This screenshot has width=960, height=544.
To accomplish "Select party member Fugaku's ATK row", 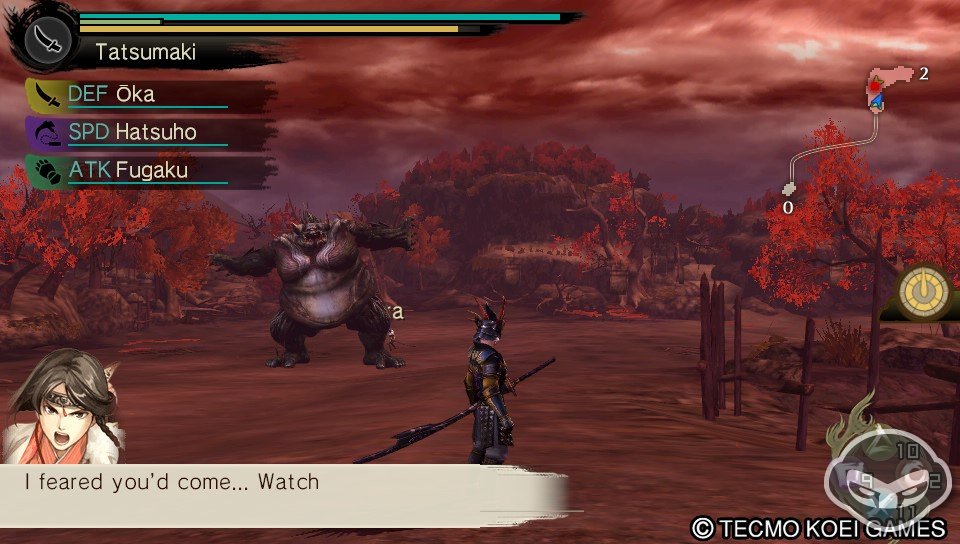I will 150,171.
